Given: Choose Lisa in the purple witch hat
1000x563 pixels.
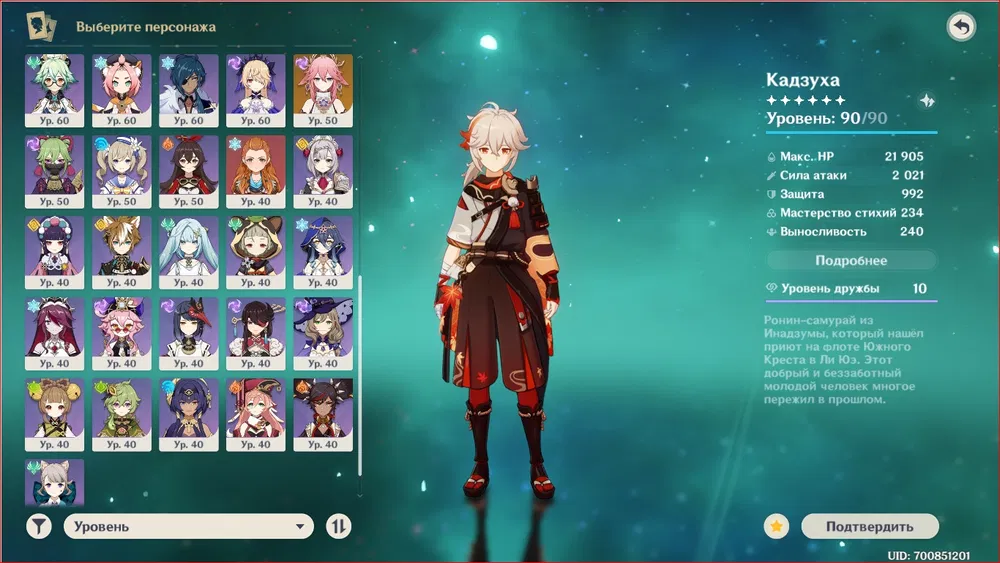Looking at the screenshot, I should pos(322,332).
